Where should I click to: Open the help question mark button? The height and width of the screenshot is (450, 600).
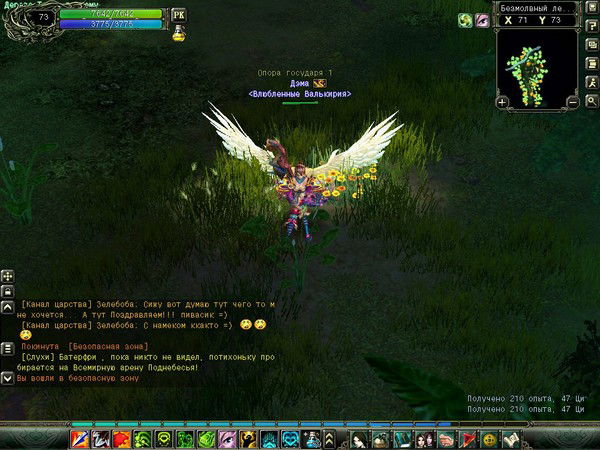(x=592, y=25)
